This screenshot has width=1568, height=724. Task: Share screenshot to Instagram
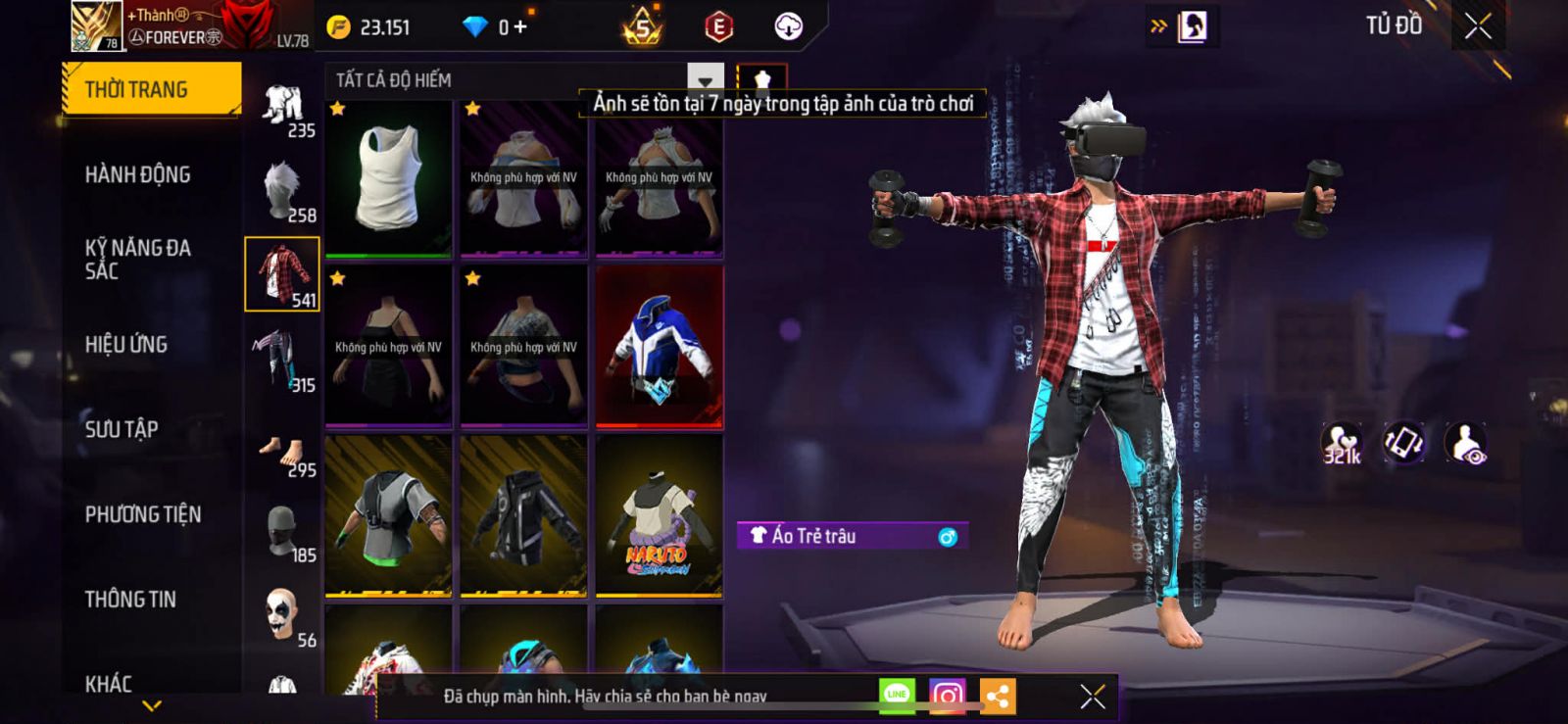pos(947,696)
